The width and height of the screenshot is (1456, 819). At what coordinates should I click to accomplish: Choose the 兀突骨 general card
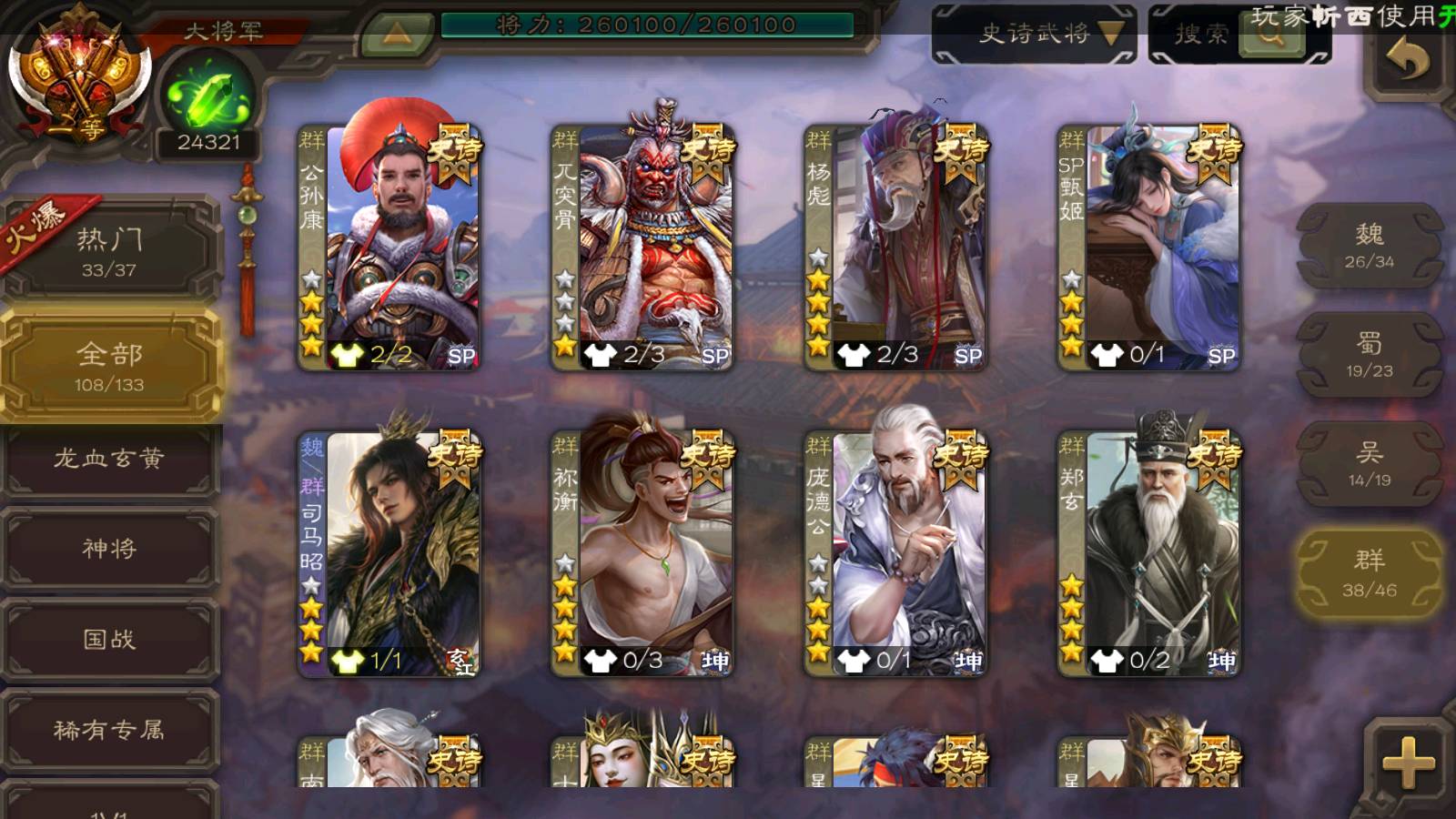pos(642,246)
